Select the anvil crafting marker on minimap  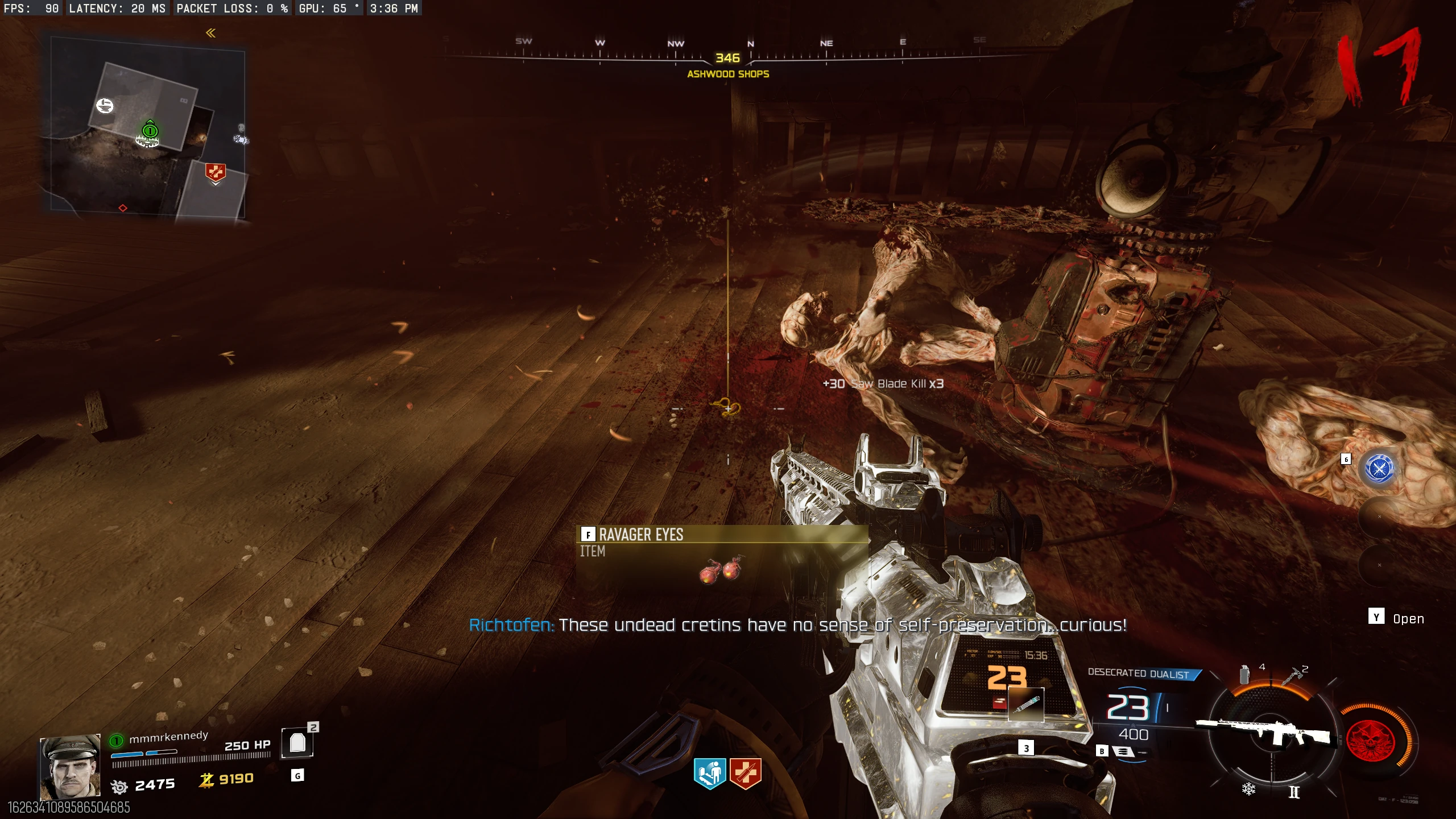pyautogui.click(x=105, y=106)
